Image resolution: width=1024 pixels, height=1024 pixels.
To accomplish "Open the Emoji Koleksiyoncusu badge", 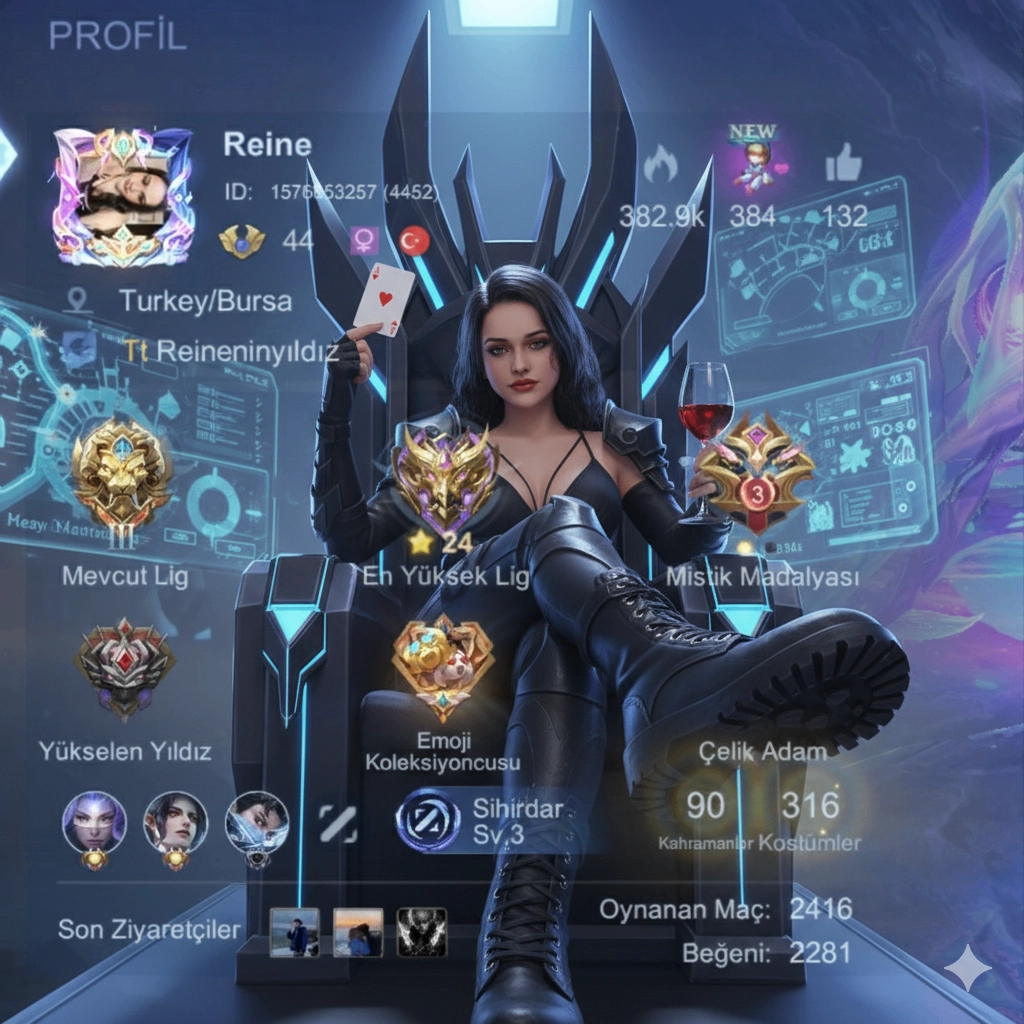I will tap(443, 667).
